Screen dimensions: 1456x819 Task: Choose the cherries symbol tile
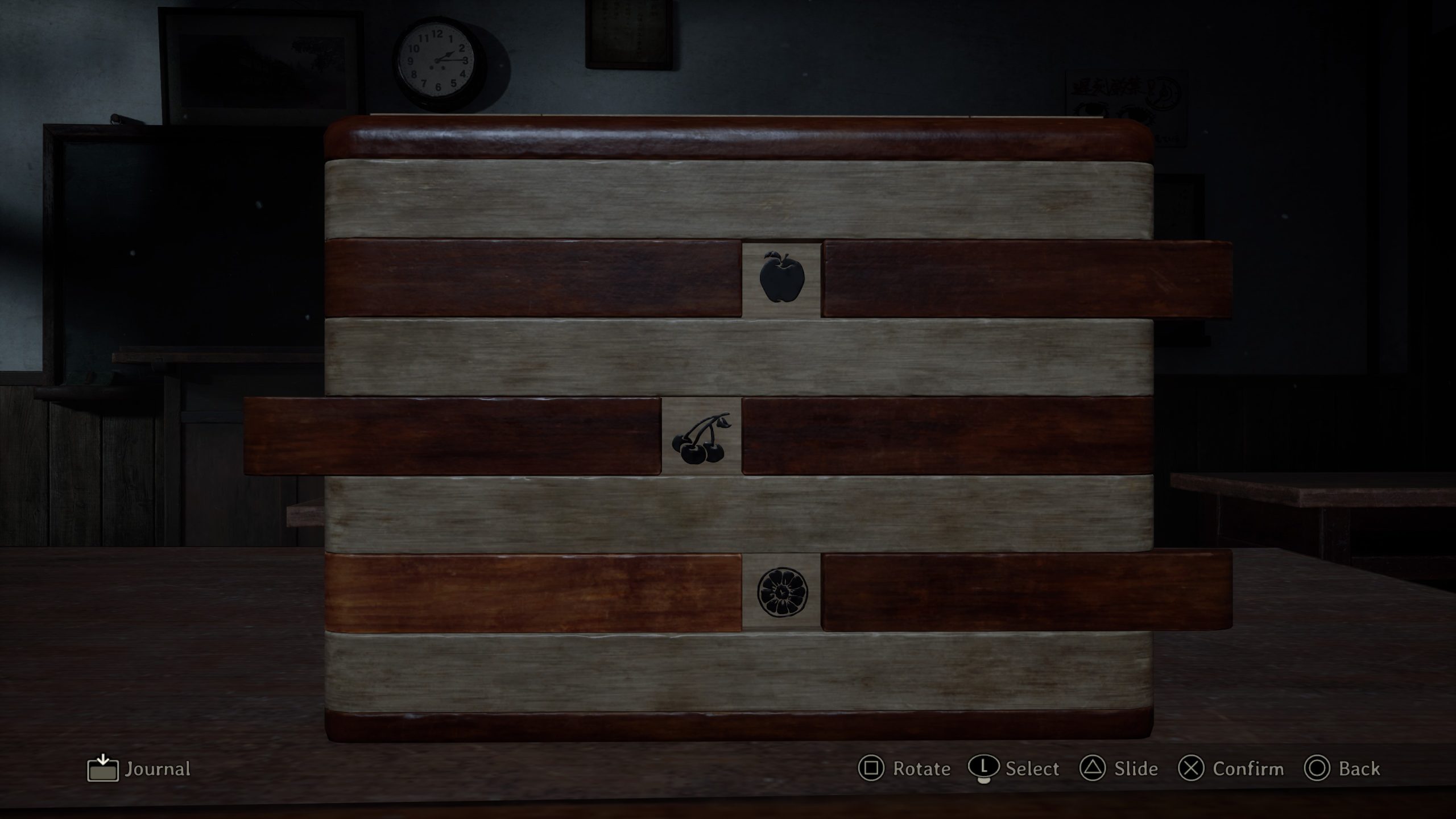pos(701,436)
